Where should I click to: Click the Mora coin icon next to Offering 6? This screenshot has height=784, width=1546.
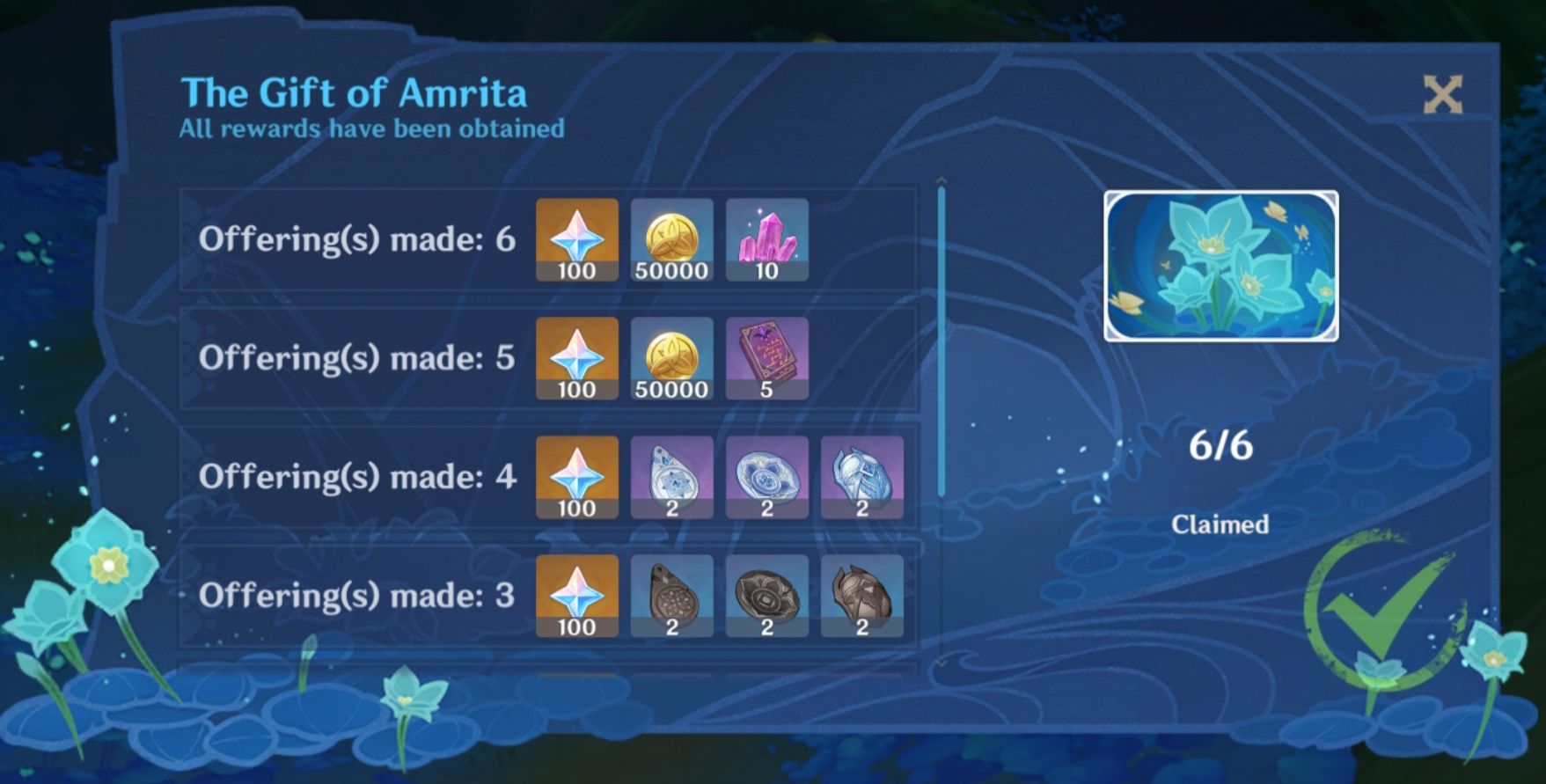coord(671,238)
